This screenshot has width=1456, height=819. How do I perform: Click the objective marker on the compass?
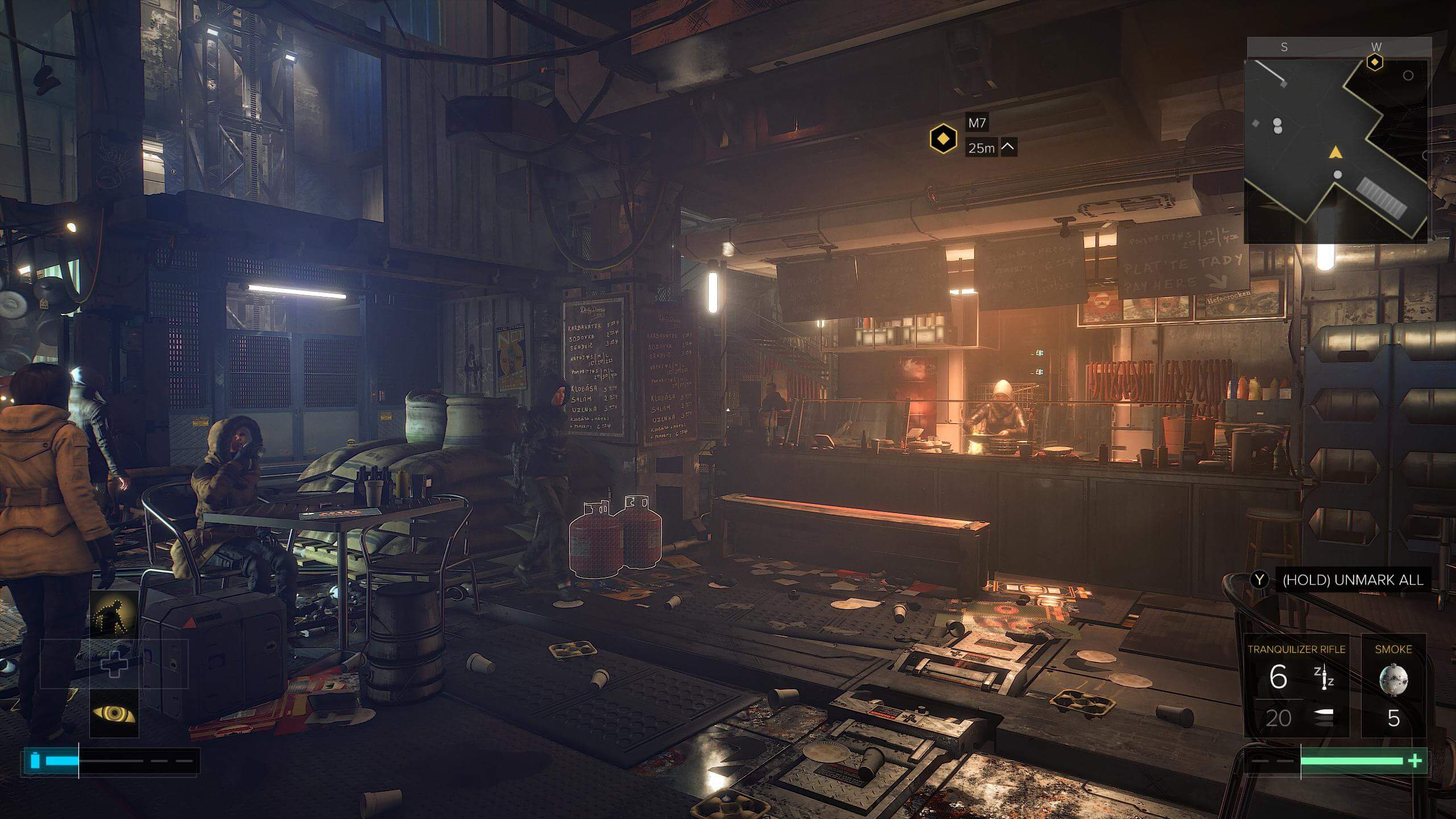click(1375, 61)
